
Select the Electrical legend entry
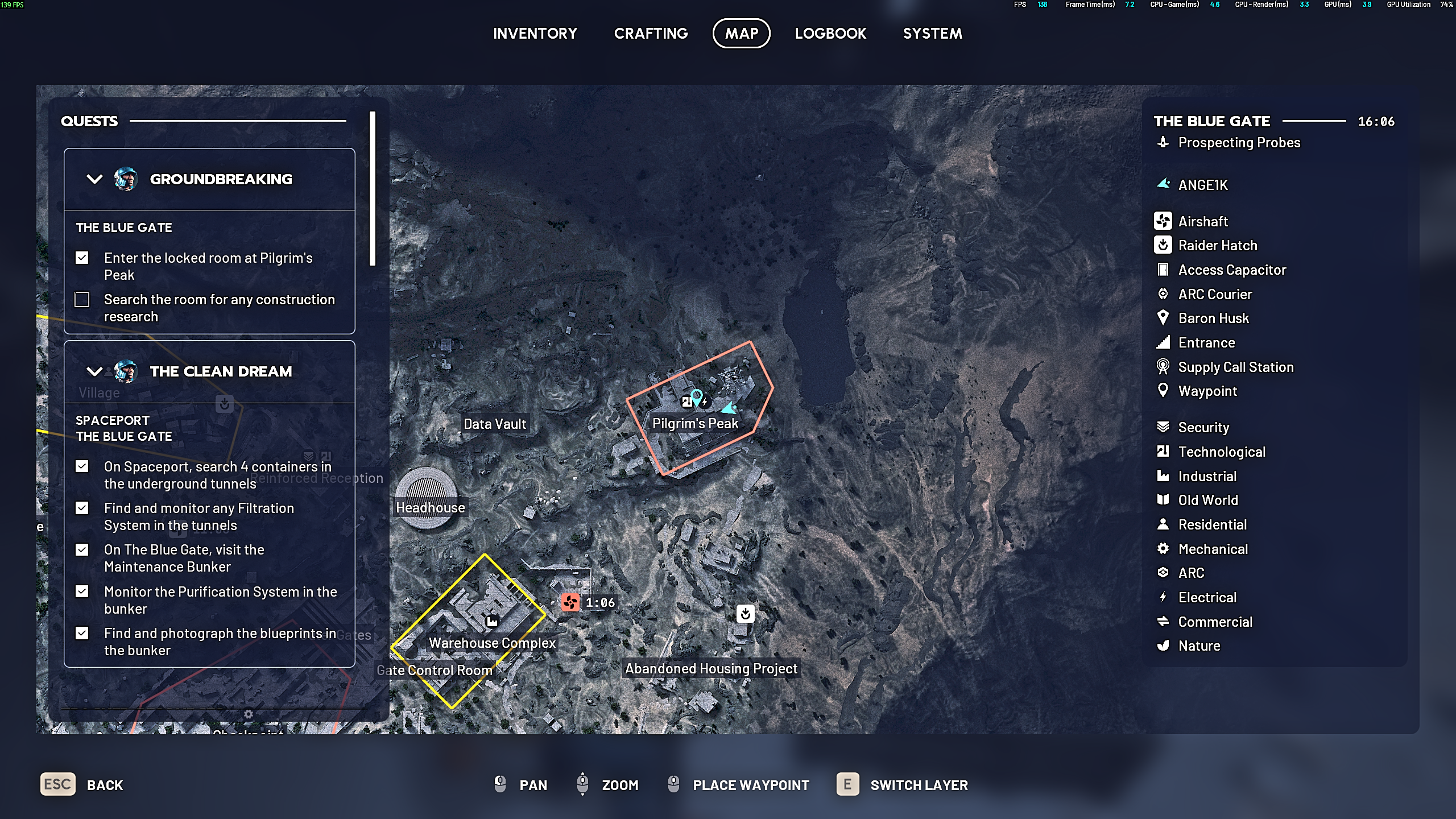click(1207, 598)
